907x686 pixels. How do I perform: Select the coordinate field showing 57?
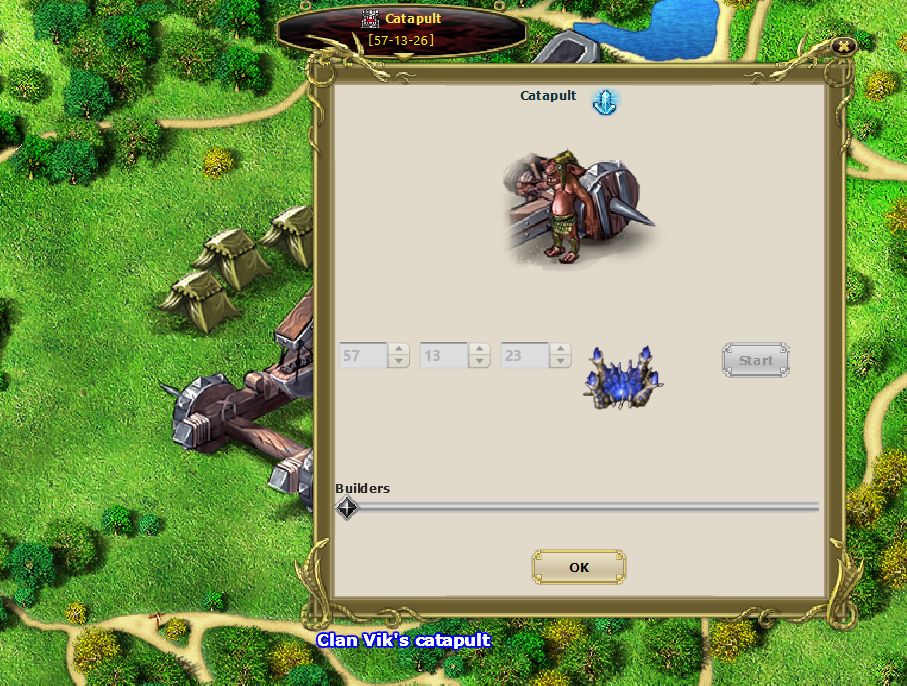point(363,355)
